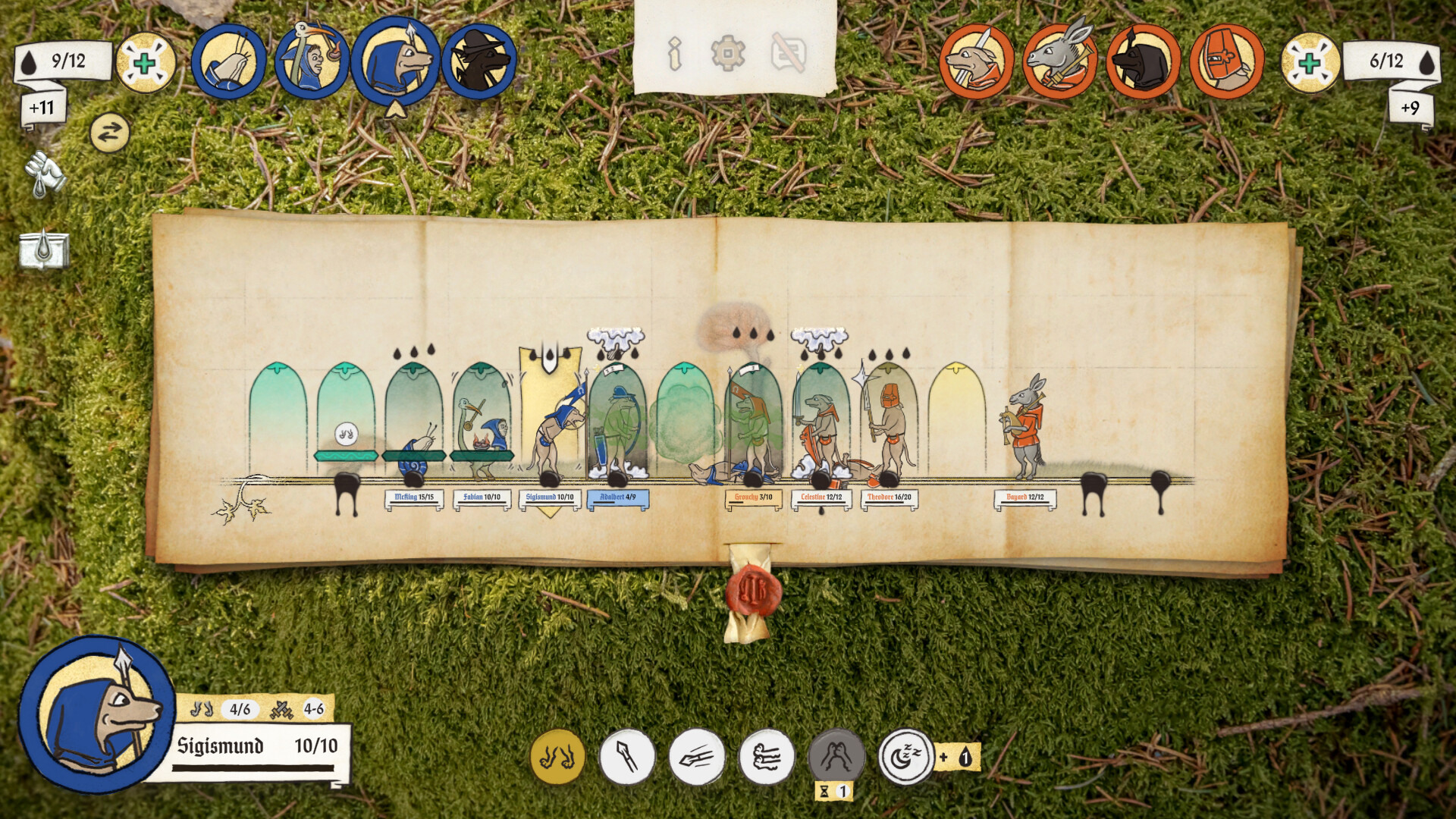Activate the white glove hand action
Image resolution: width=1456 pixels, height=819 pixels.
click(45, 174)
